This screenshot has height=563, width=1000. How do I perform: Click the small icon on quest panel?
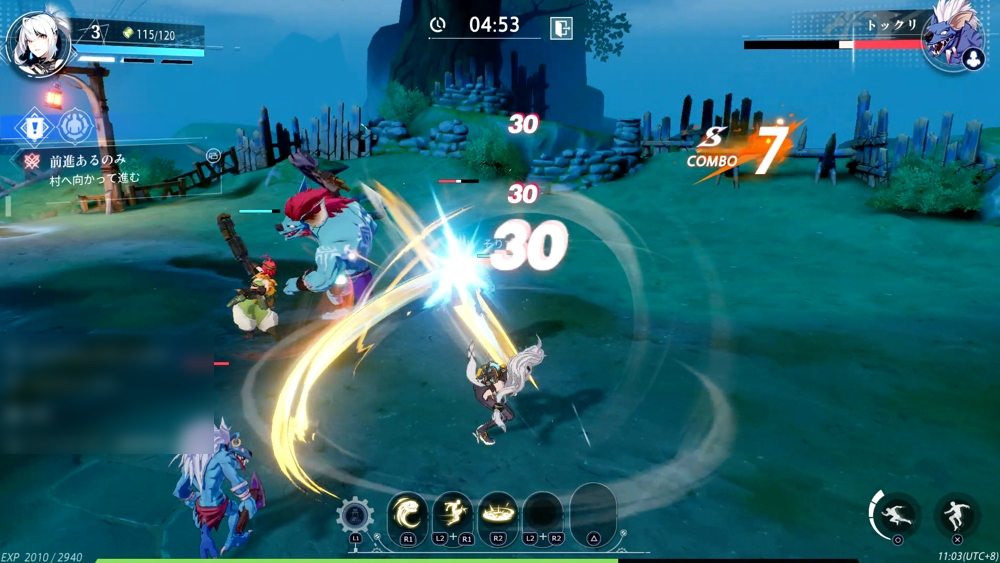[213, 156]
